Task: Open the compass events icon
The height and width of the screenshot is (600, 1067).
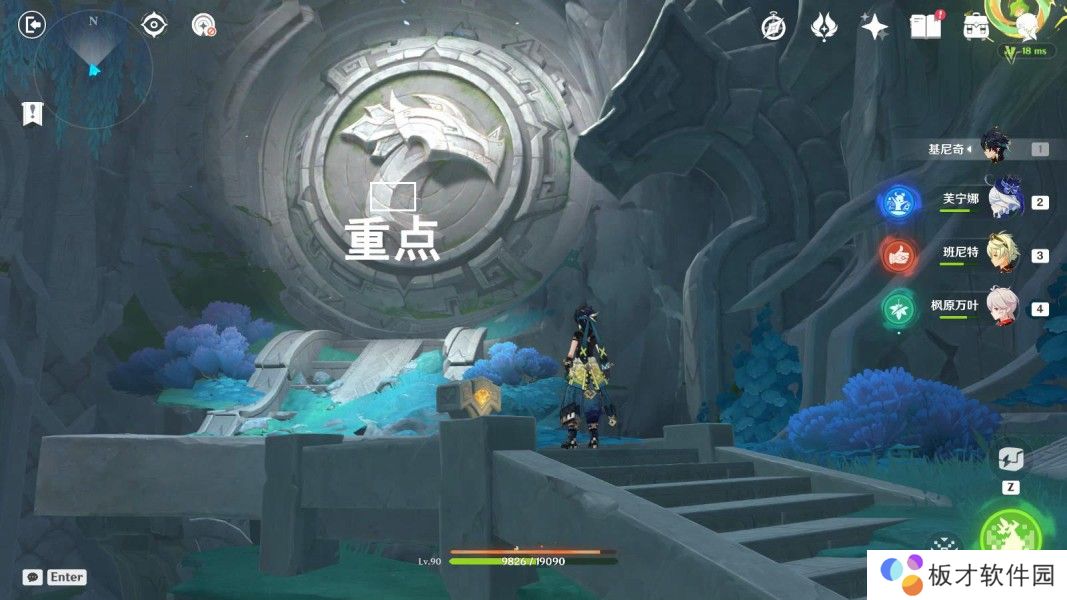Action: point(772,27)
